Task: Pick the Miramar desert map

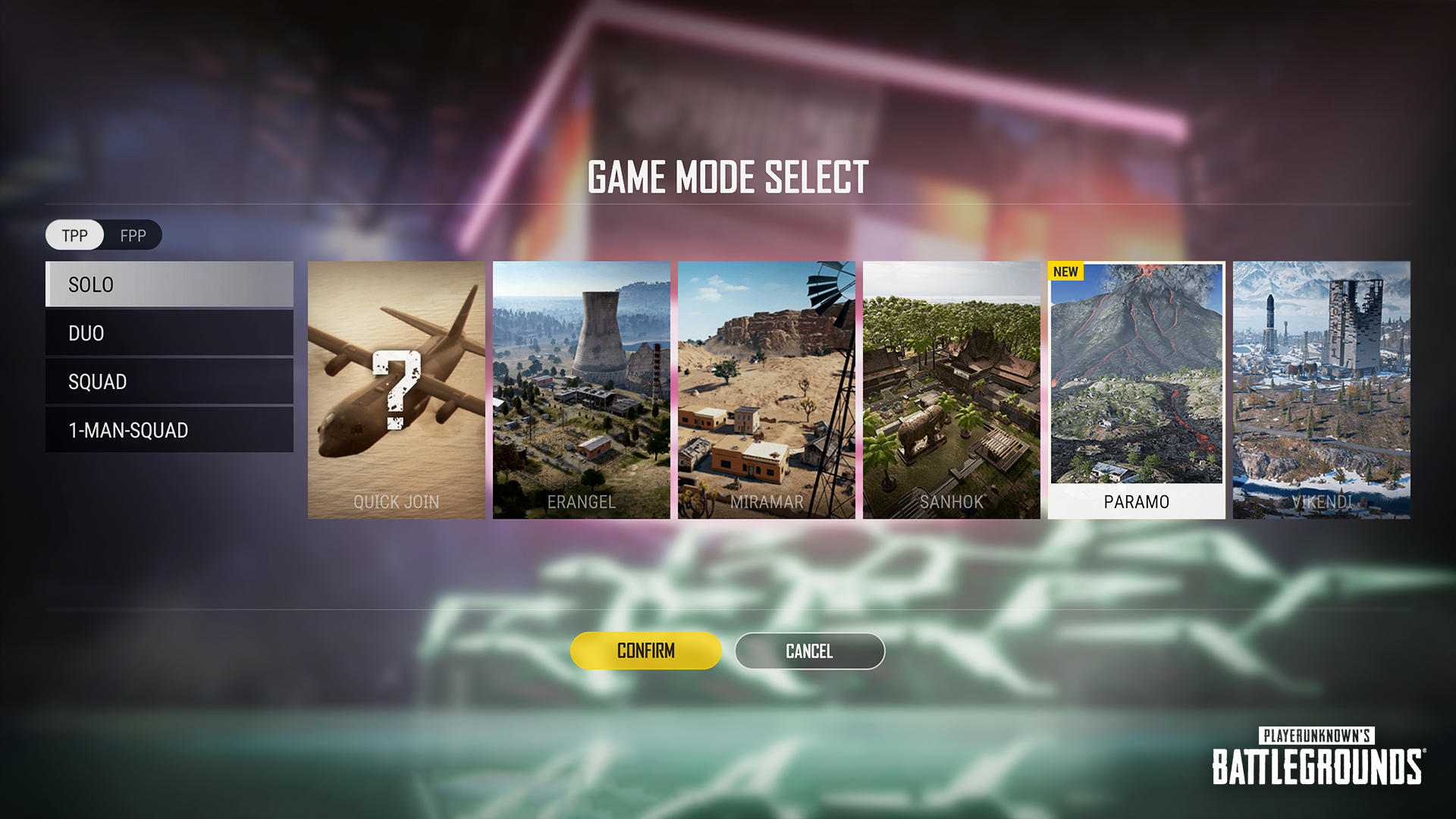Action: 767,391
